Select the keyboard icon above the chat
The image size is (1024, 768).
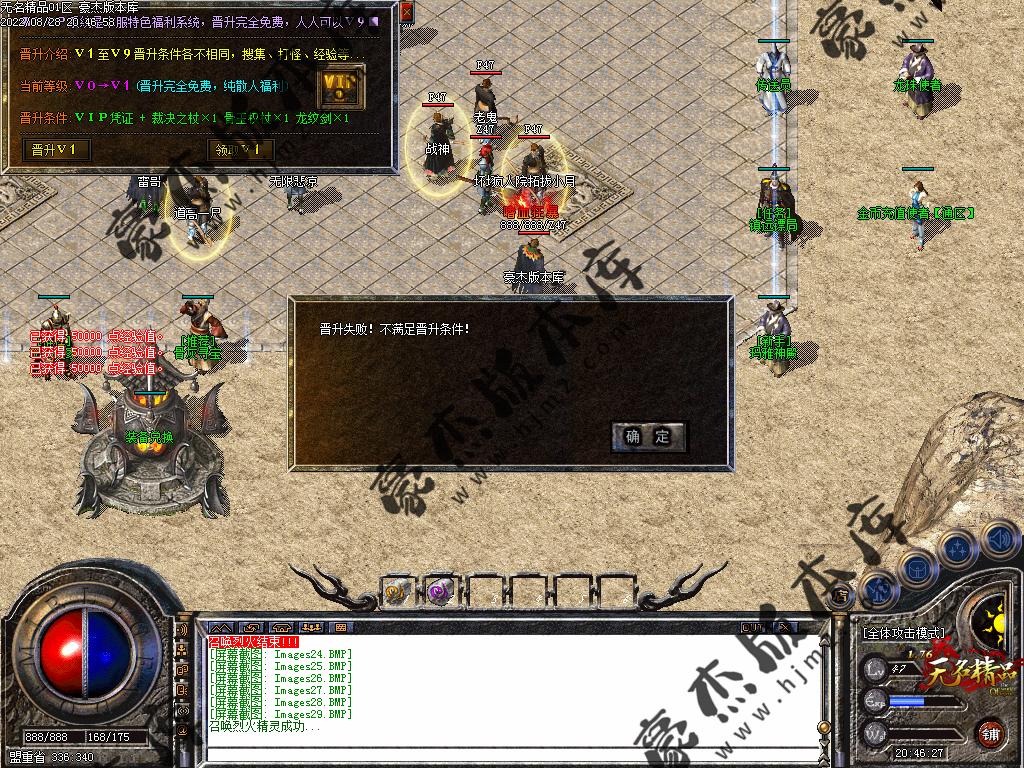click(x=341, y=627)
